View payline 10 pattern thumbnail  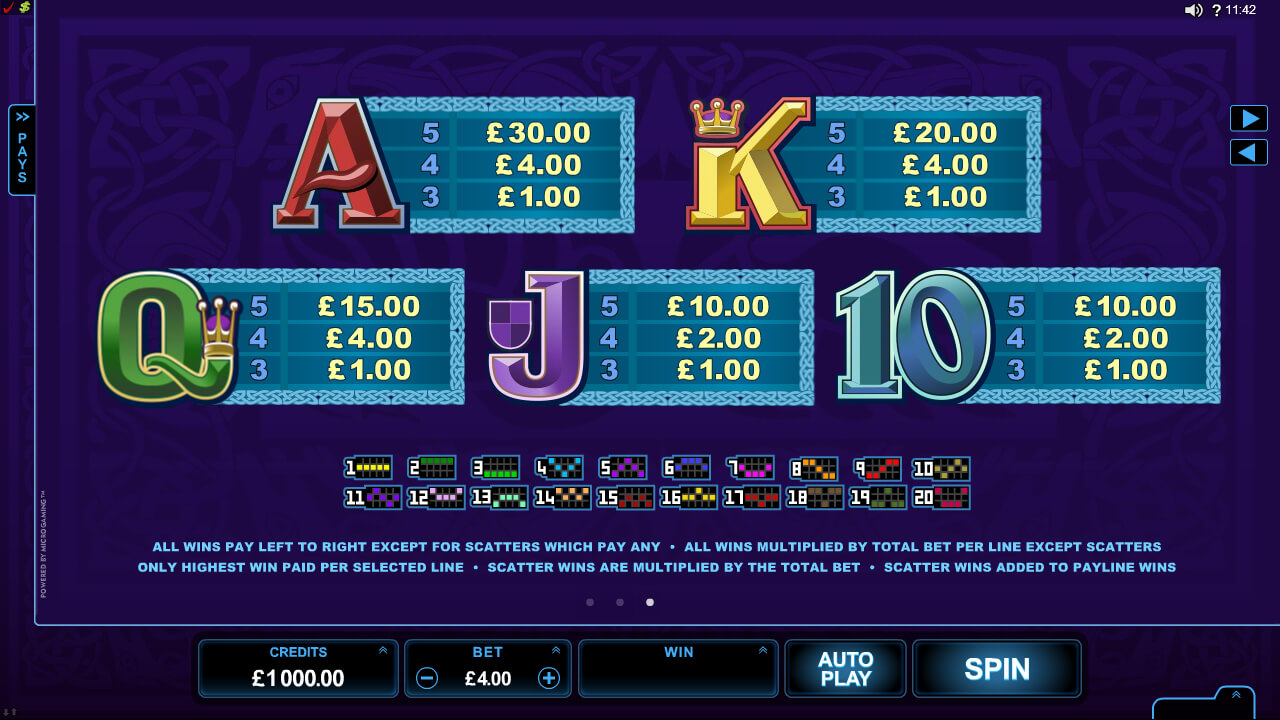939,467
